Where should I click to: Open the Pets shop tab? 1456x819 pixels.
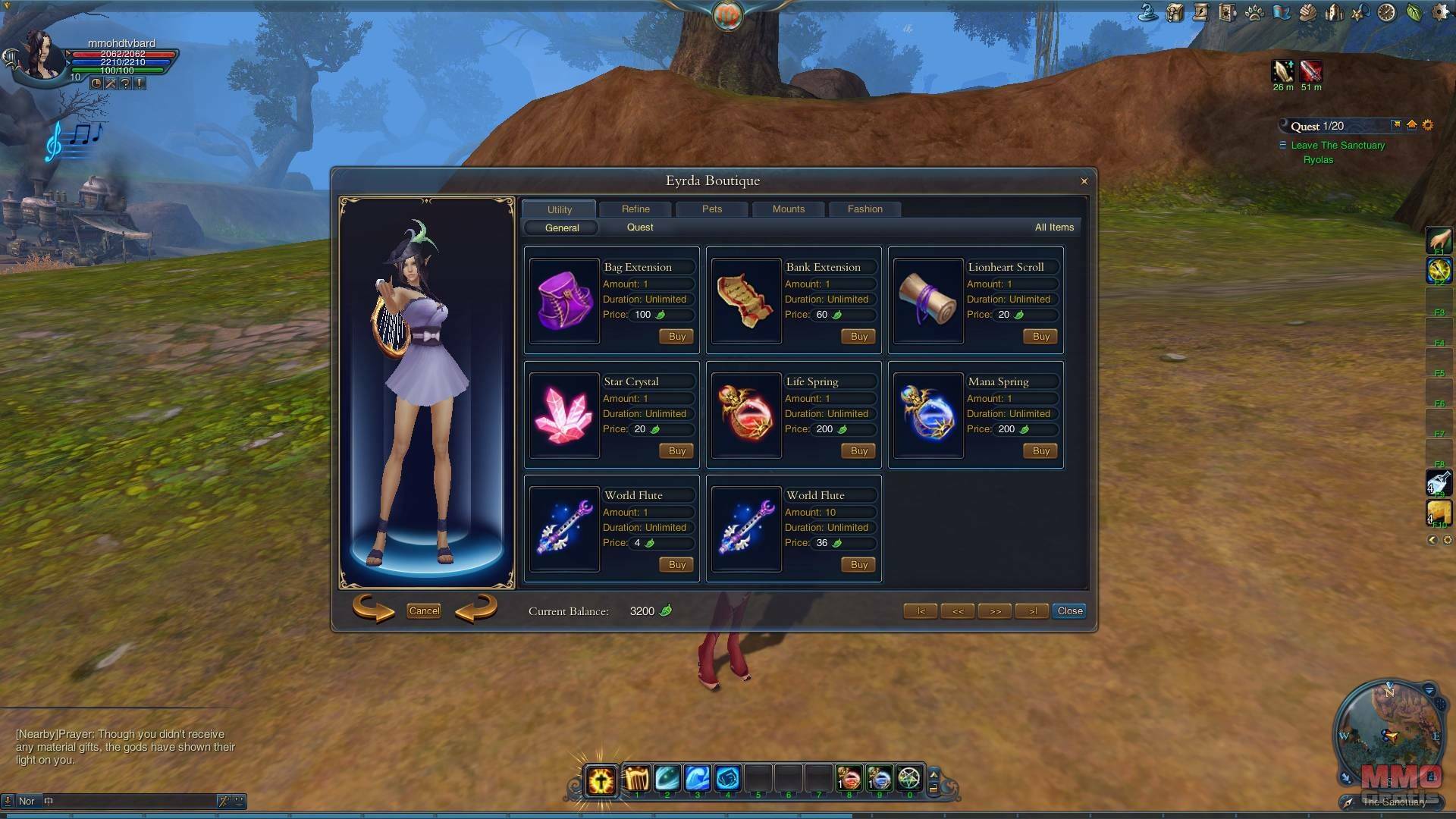(711, 209)
